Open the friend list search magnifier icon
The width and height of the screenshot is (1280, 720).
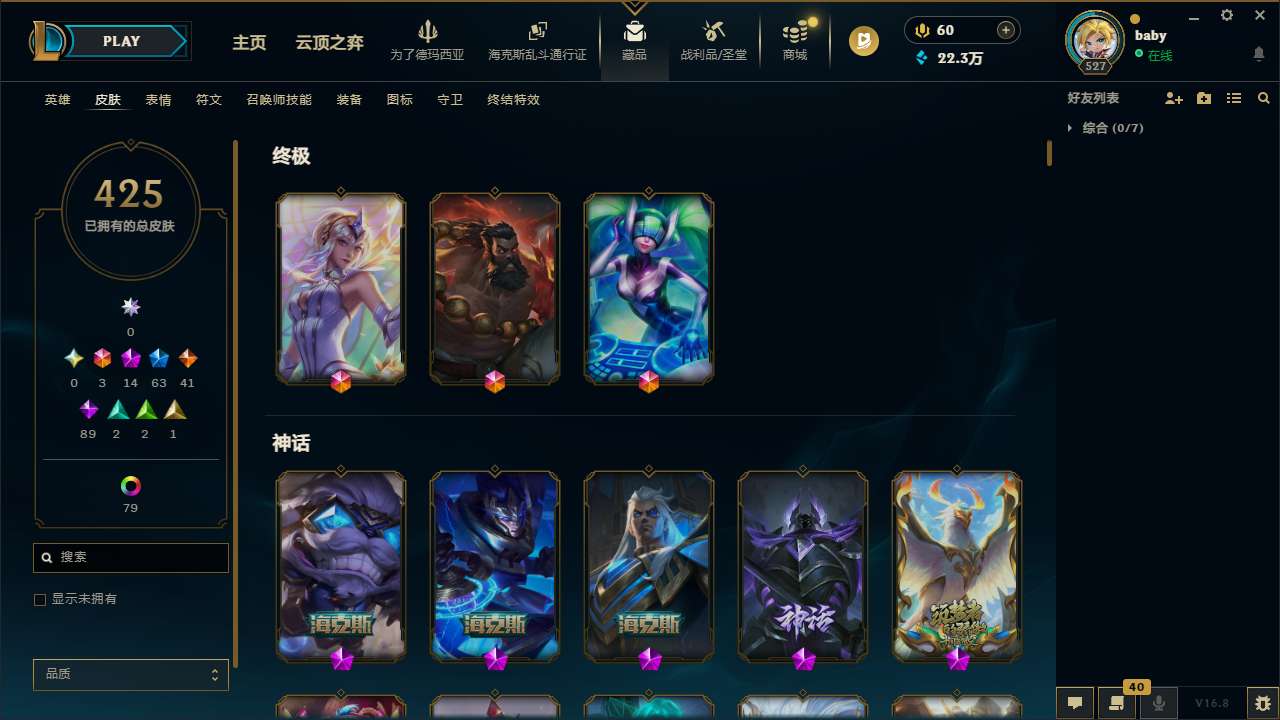pyautogui.click(x=1264, y=98)
